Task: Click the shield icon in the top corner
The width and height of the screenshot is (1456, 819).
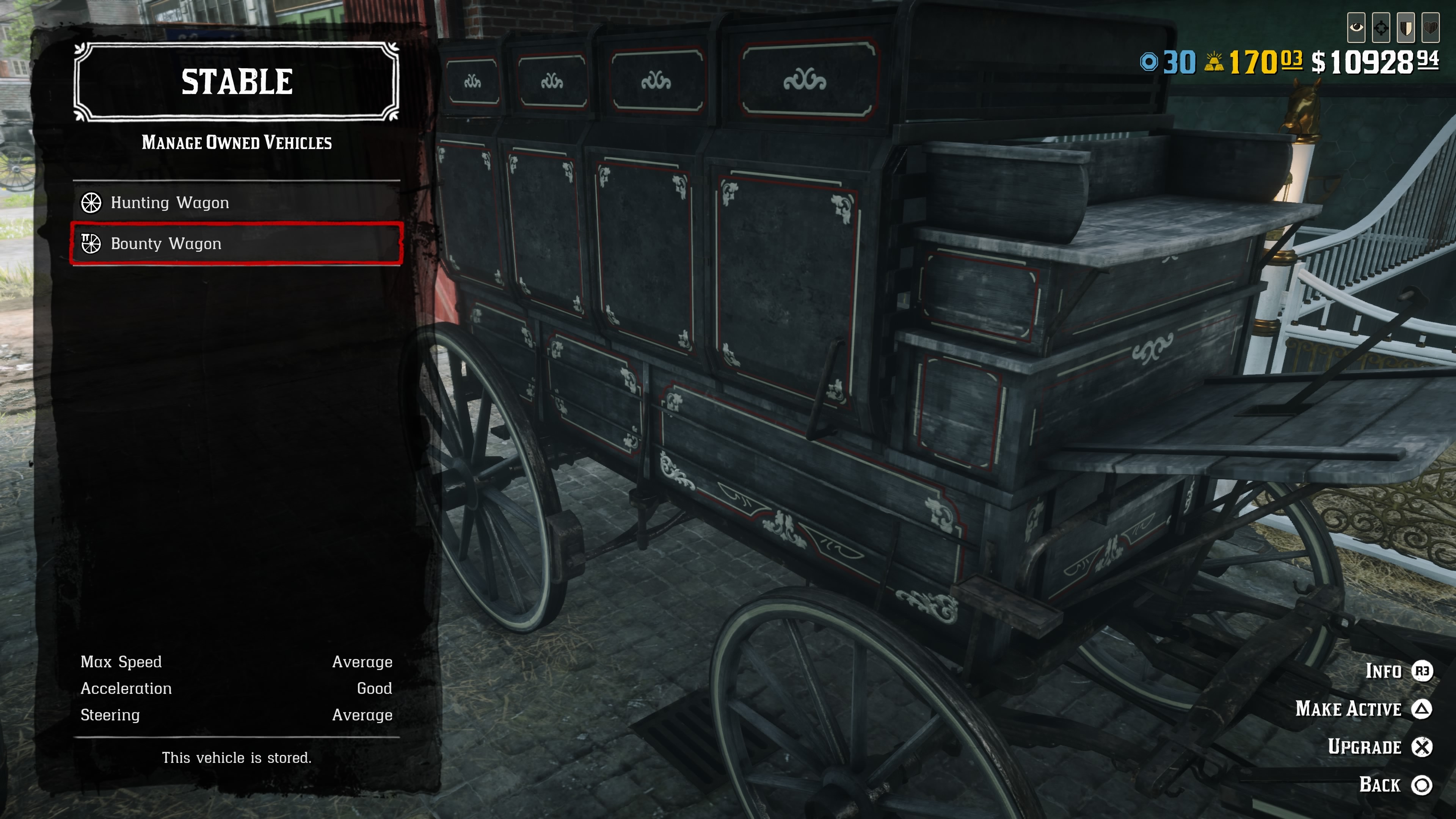Action: tap(1406, 28)
